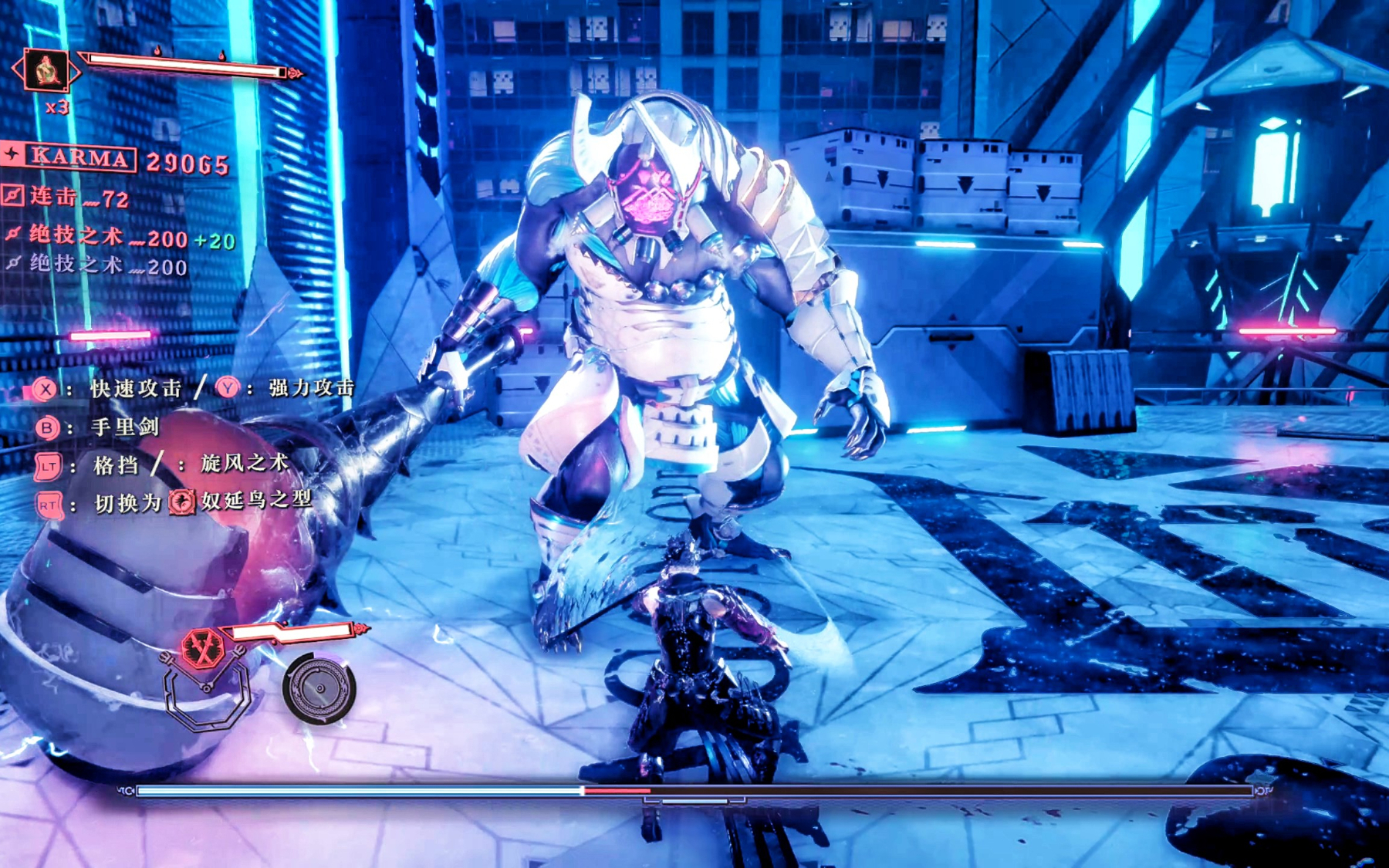Activate the circular ninjutsu disc gauge

click(319, 688)
